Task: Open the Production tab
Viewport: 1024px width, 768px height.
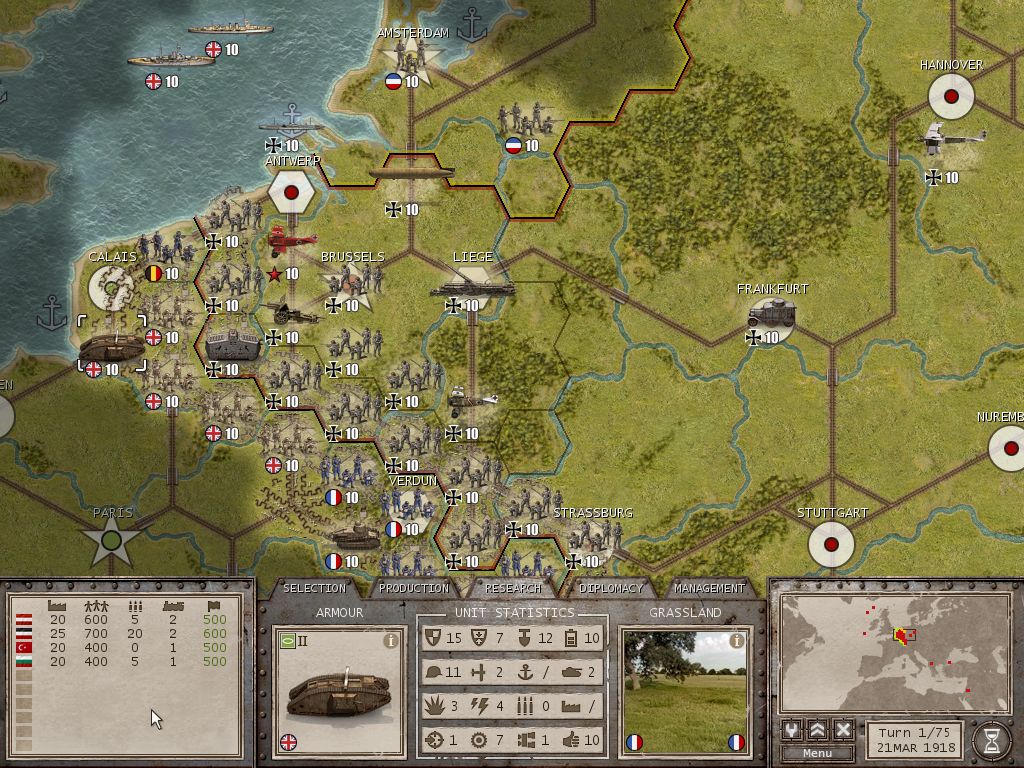Action: coord(414,588)
